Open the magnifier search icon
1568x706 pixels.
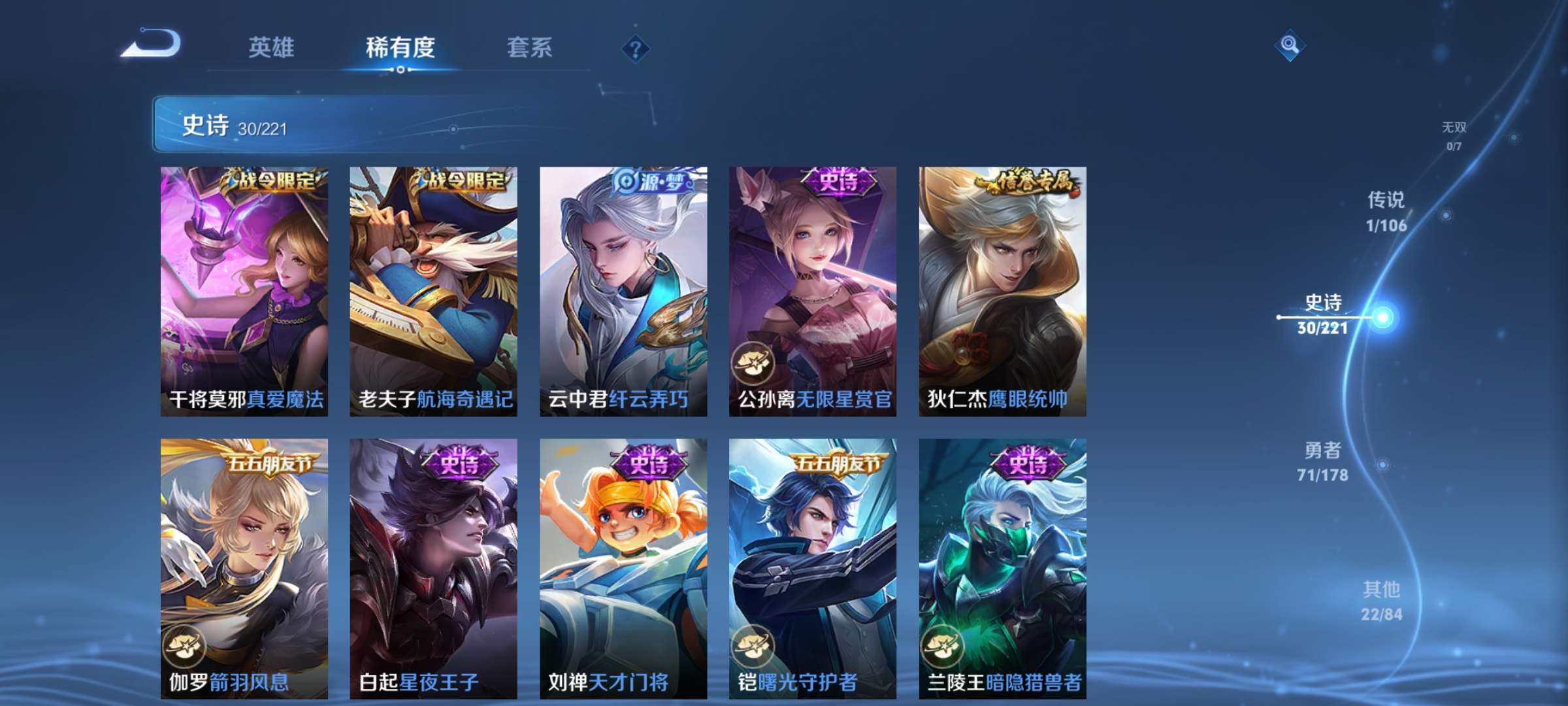(1289, 44)
